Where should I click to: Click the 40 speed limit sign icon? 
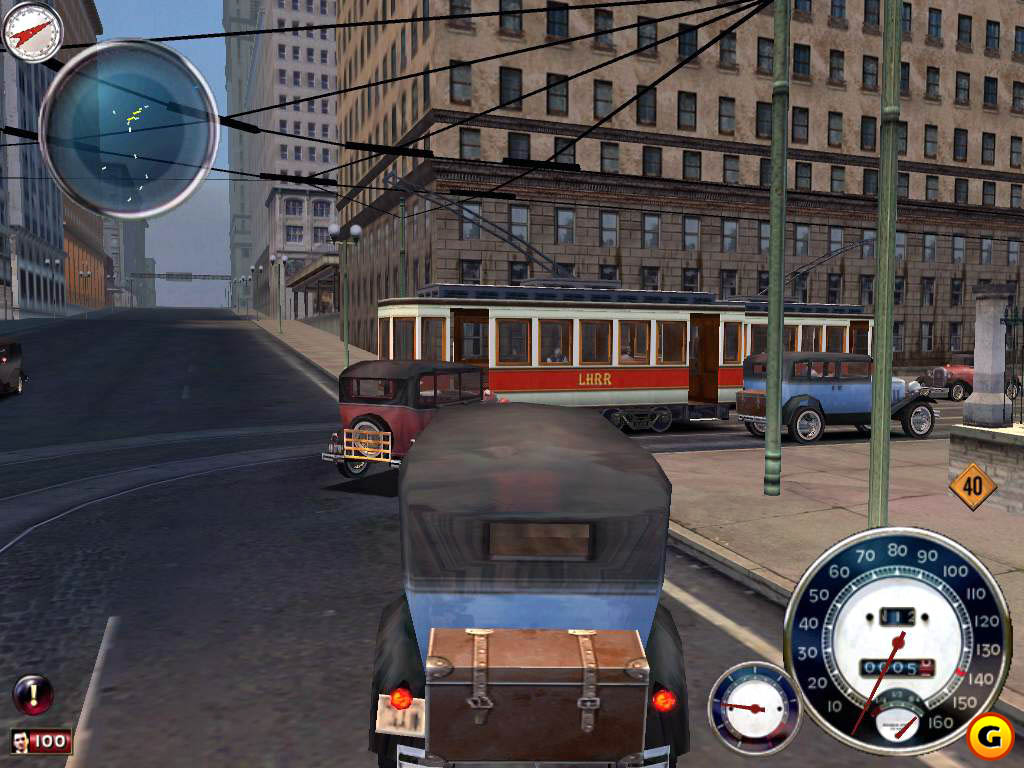point(973,487)
